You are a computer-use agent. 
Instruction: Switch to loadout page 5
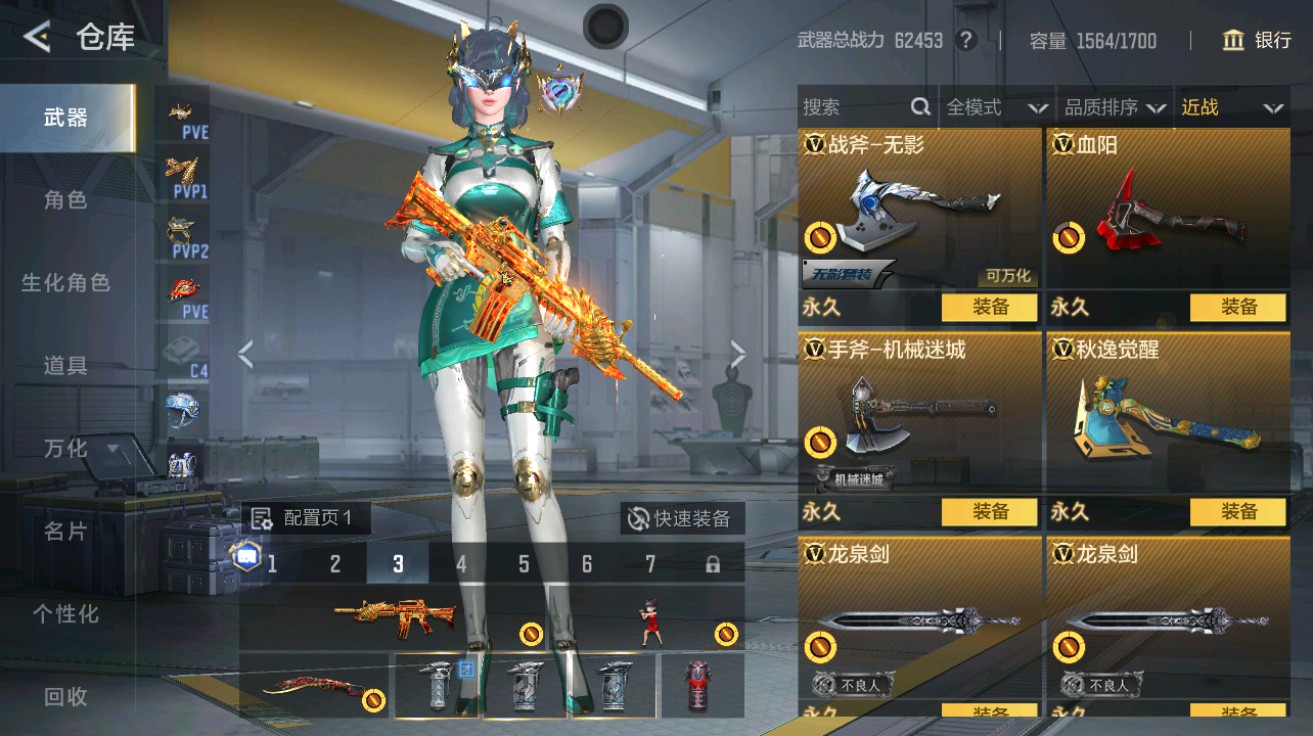pos(522,563)
